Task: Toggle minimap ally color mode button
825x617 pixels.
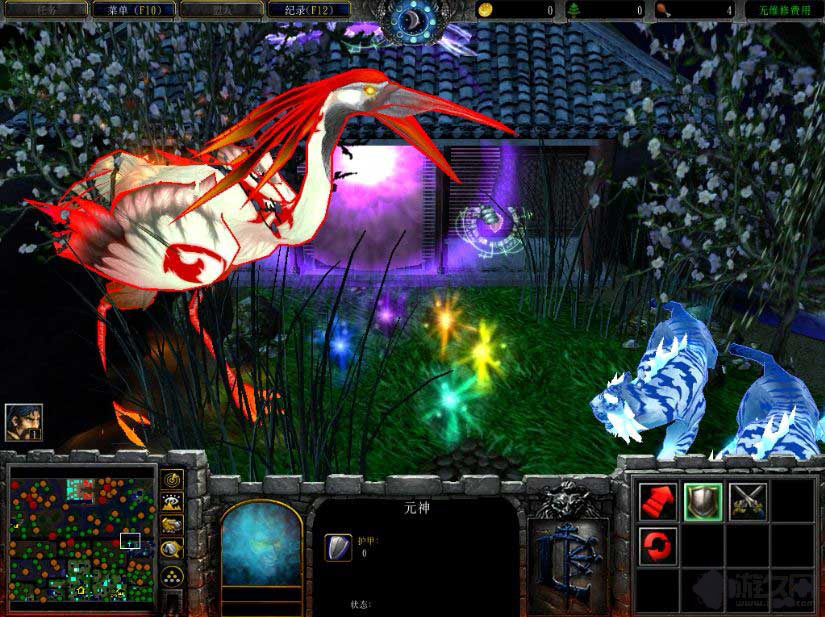Action: [x=172, y=526]
